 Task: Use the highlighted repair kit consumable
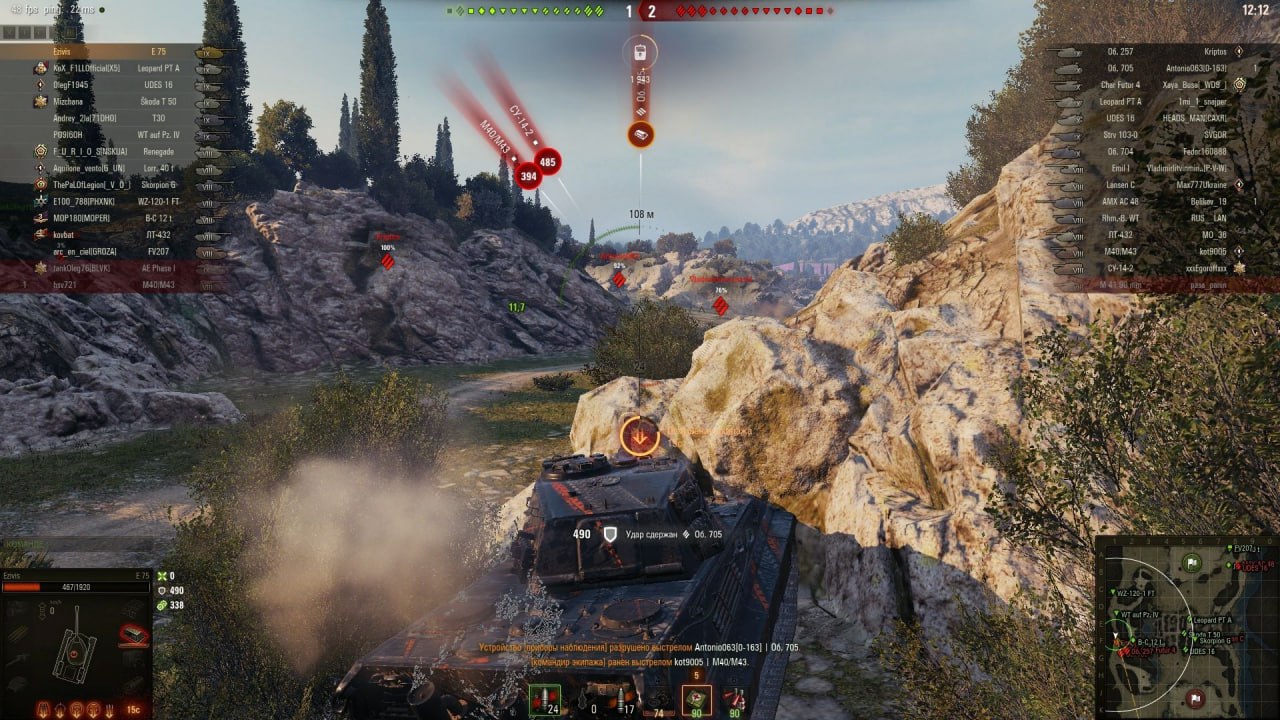pos(697,700)
